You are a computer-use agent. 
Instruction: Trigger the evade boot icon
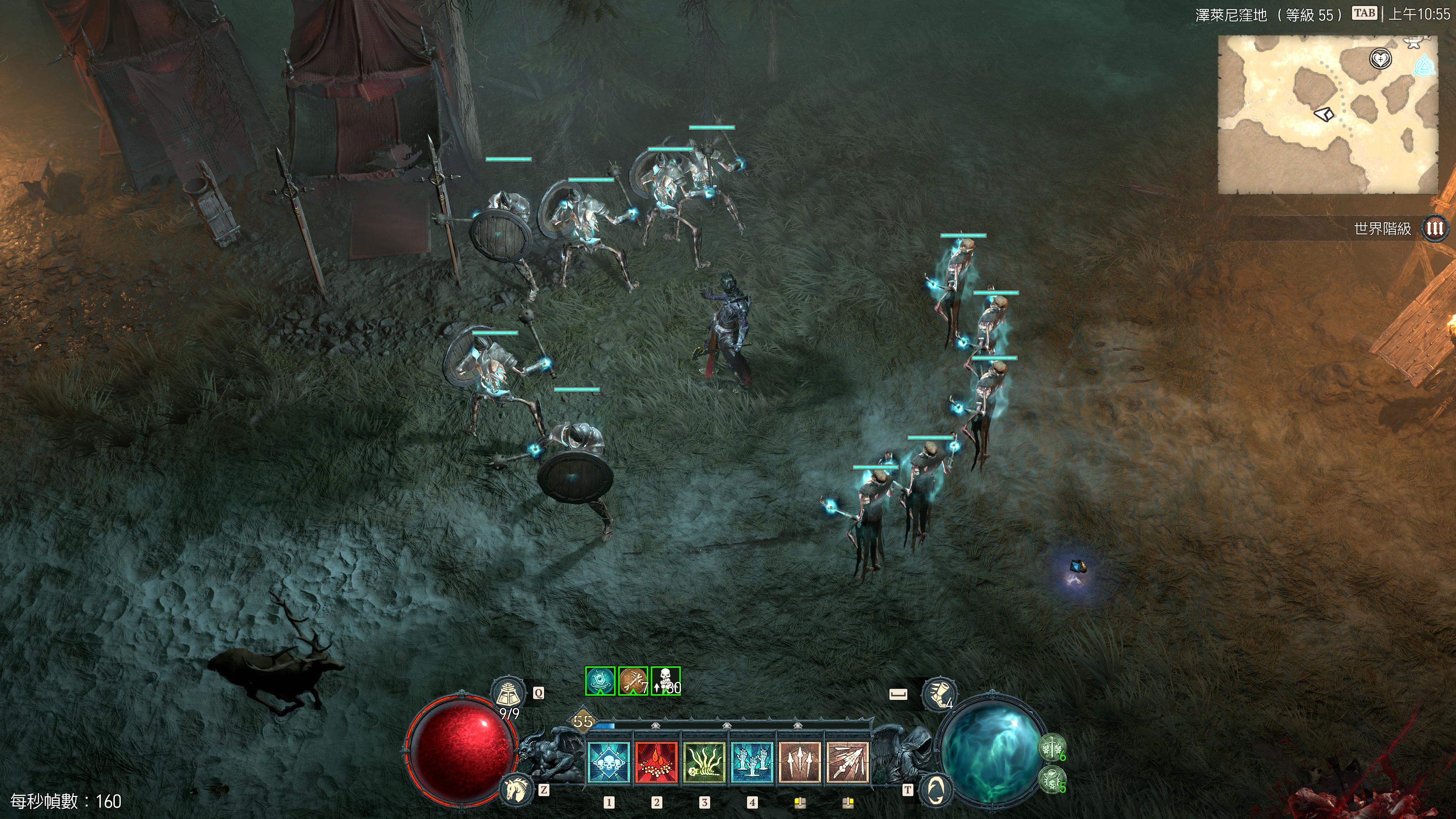(939, 694)
